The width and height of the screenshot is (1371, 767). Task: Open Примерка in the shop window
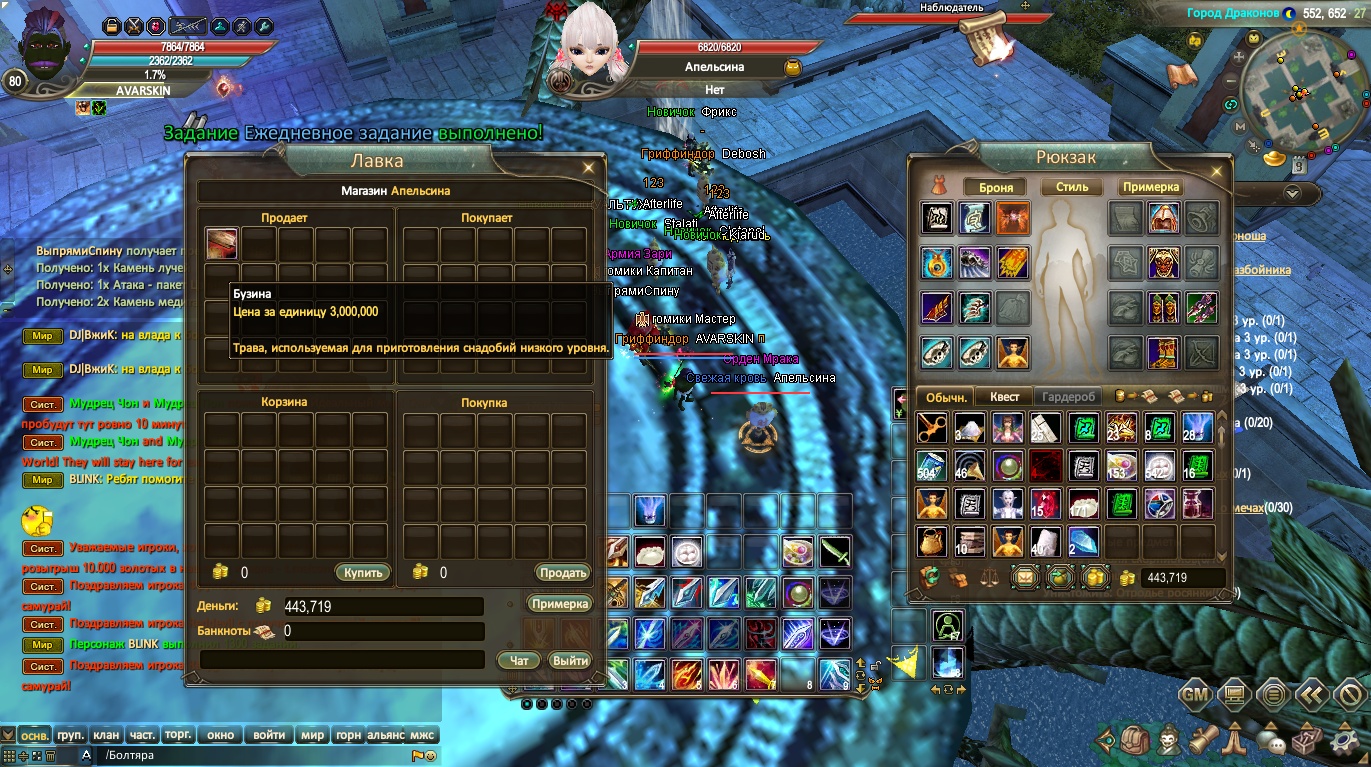point(560,604)
